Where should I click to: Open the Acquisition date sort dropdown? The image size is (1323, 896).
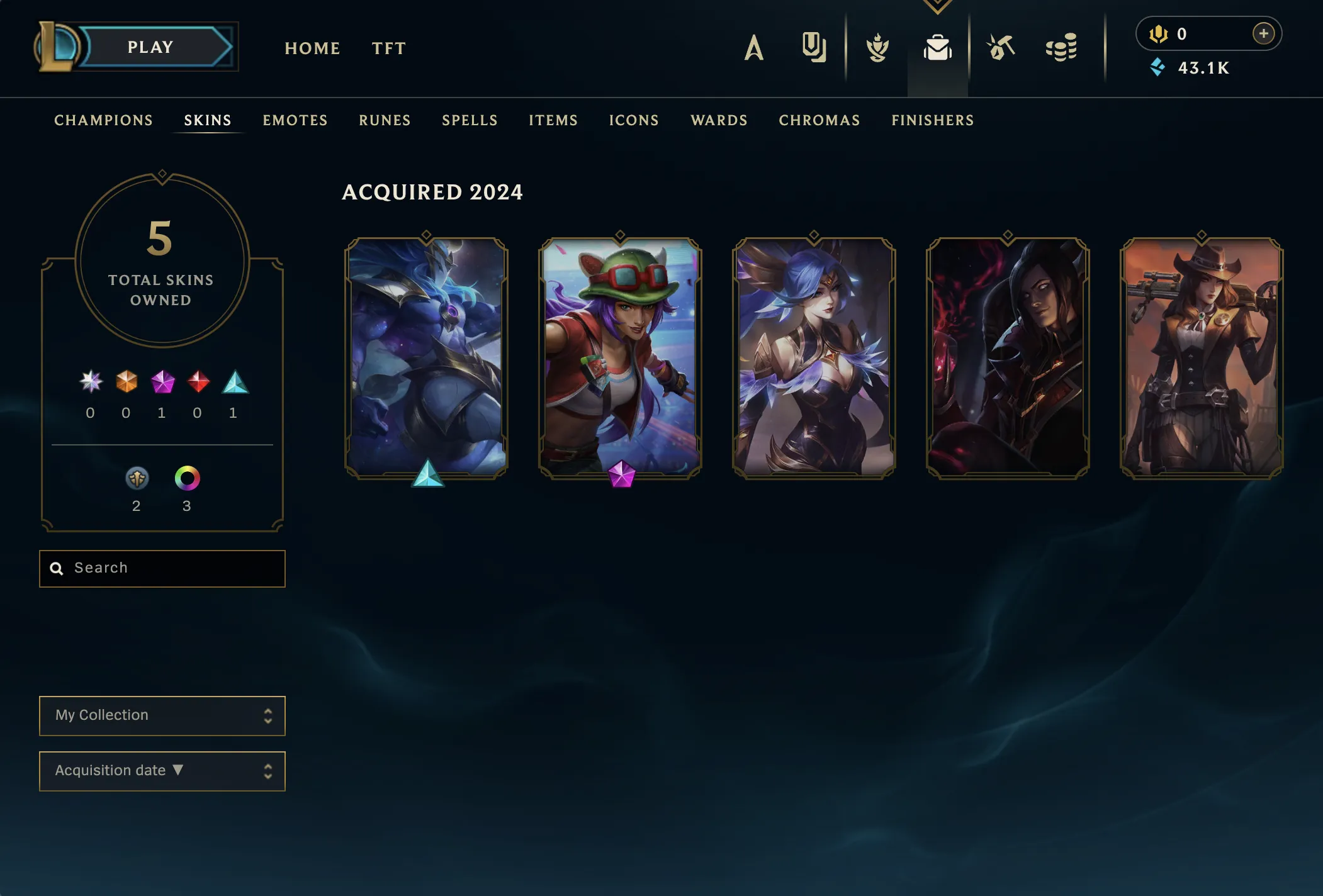(x=162, y=770)
